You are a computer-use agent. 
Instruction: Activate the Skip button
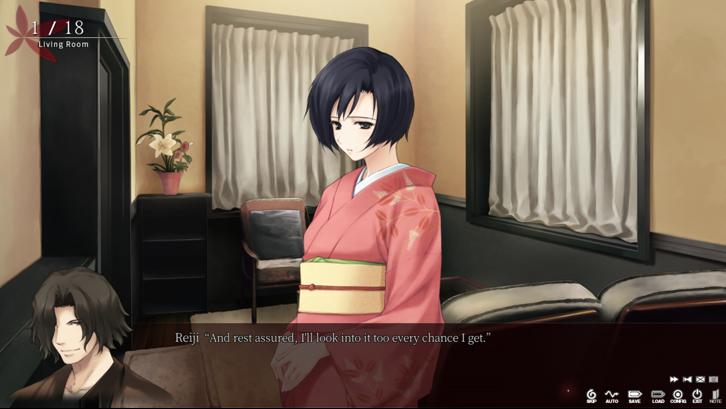point(591,395)
